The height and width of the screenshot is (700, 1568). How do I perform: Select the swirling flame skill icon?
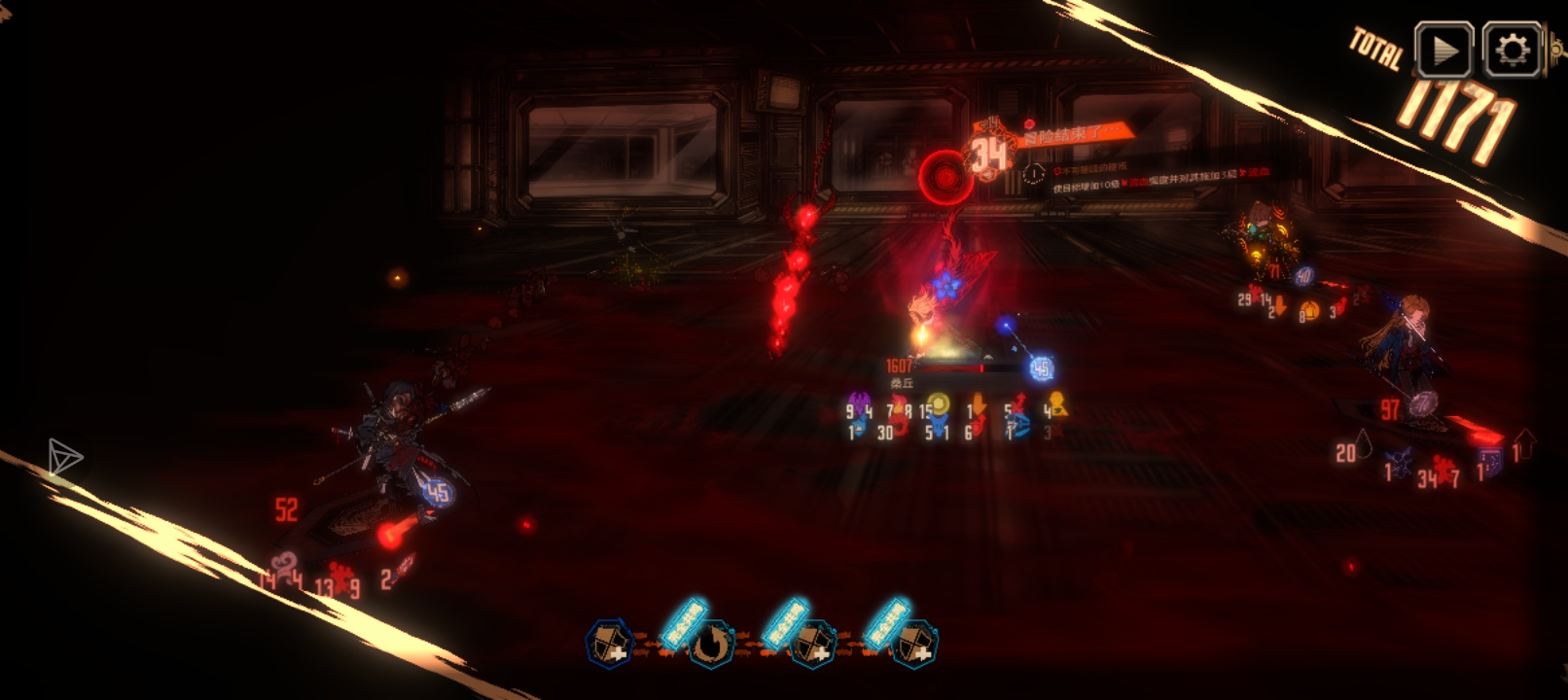tap(711, 644)
